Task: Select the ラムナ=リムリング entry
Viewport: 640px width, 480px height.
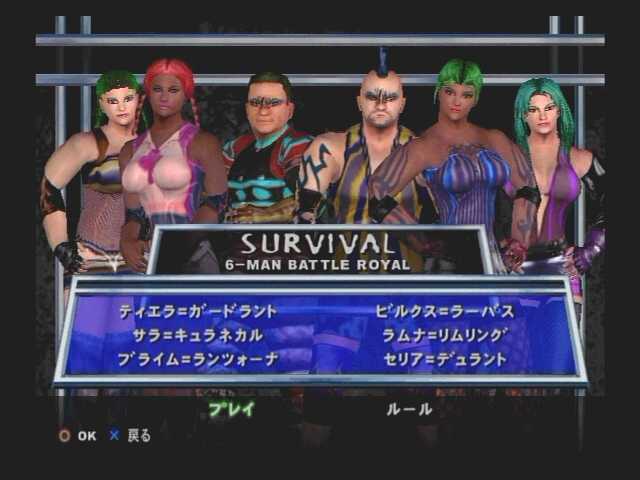Action: click(x=445, y=334)
